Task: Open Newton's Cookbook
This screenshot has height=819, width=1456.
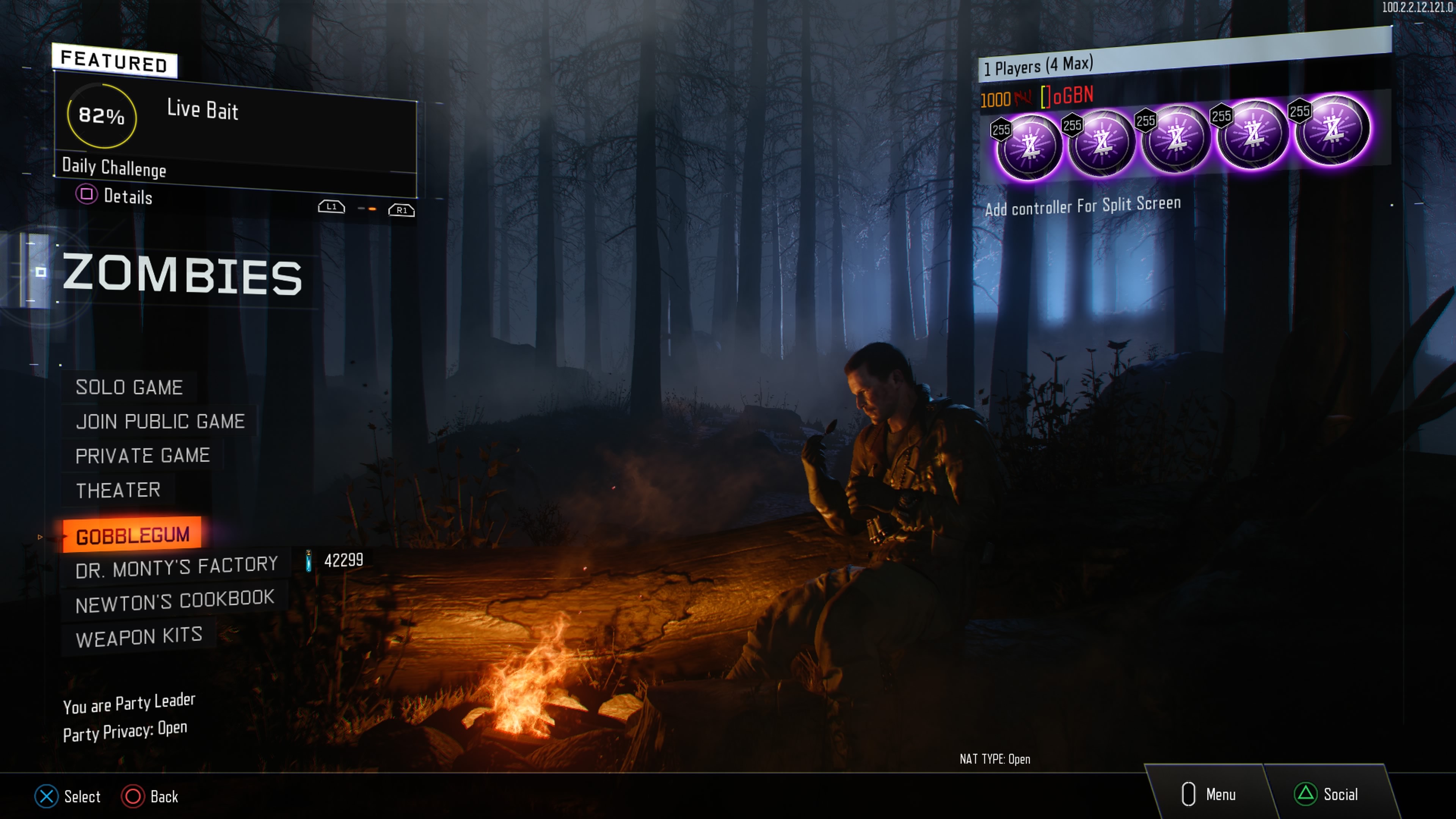Action: click(x=175, y=601)
